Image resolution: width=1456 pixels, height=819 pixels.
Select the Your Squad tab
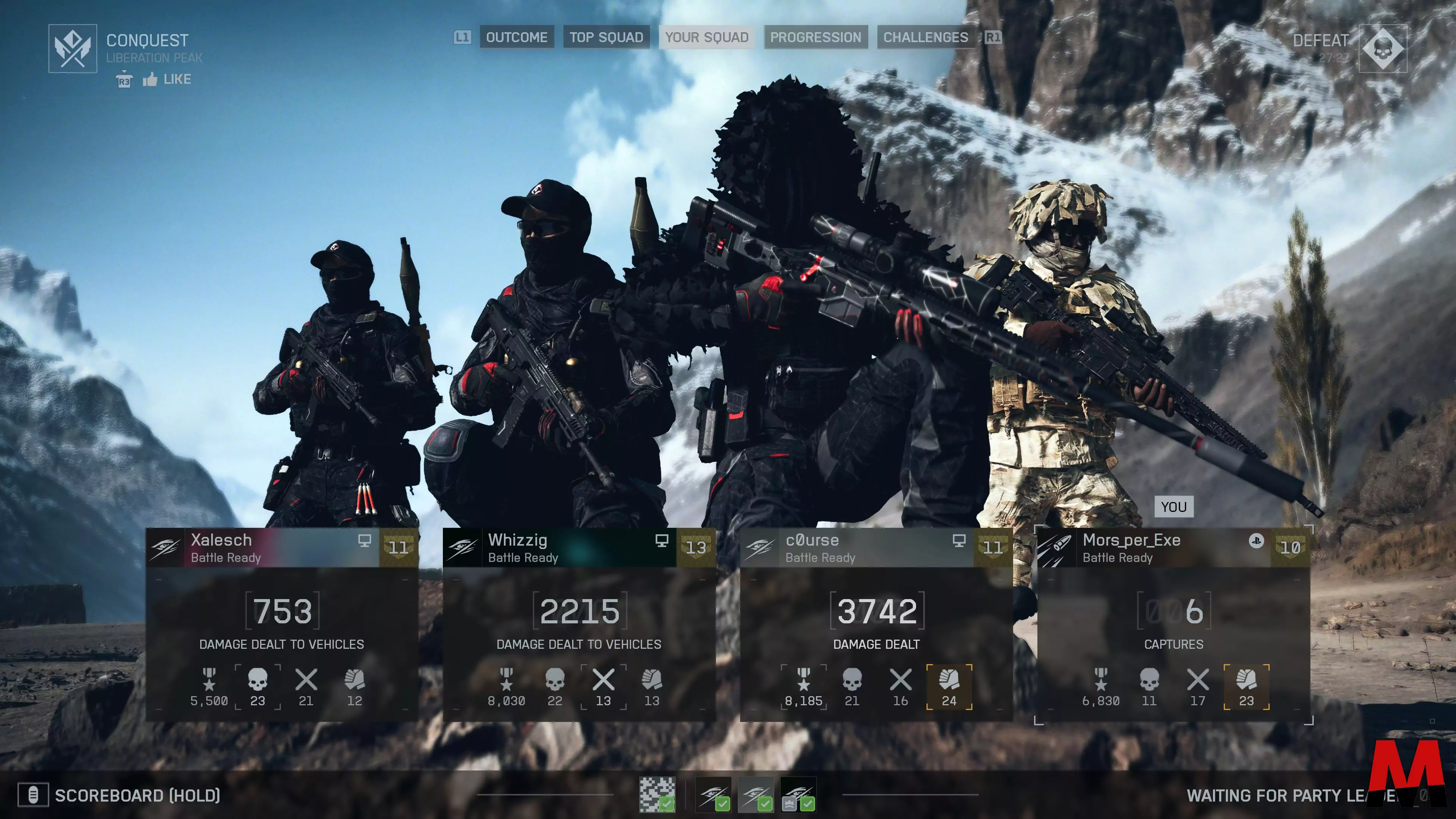(706, 37)
